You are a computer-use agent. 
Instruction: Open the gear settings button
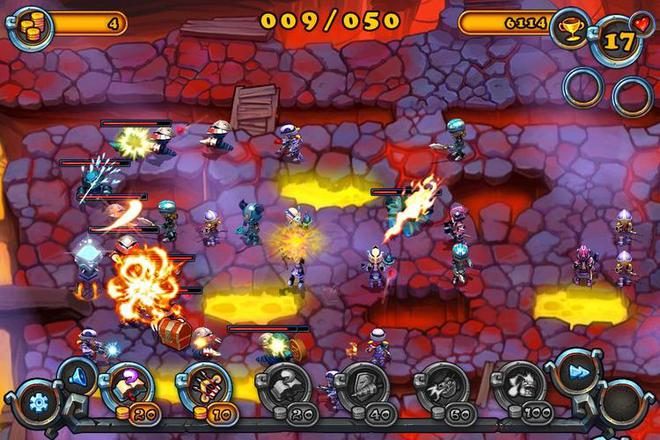click(38, 404)
